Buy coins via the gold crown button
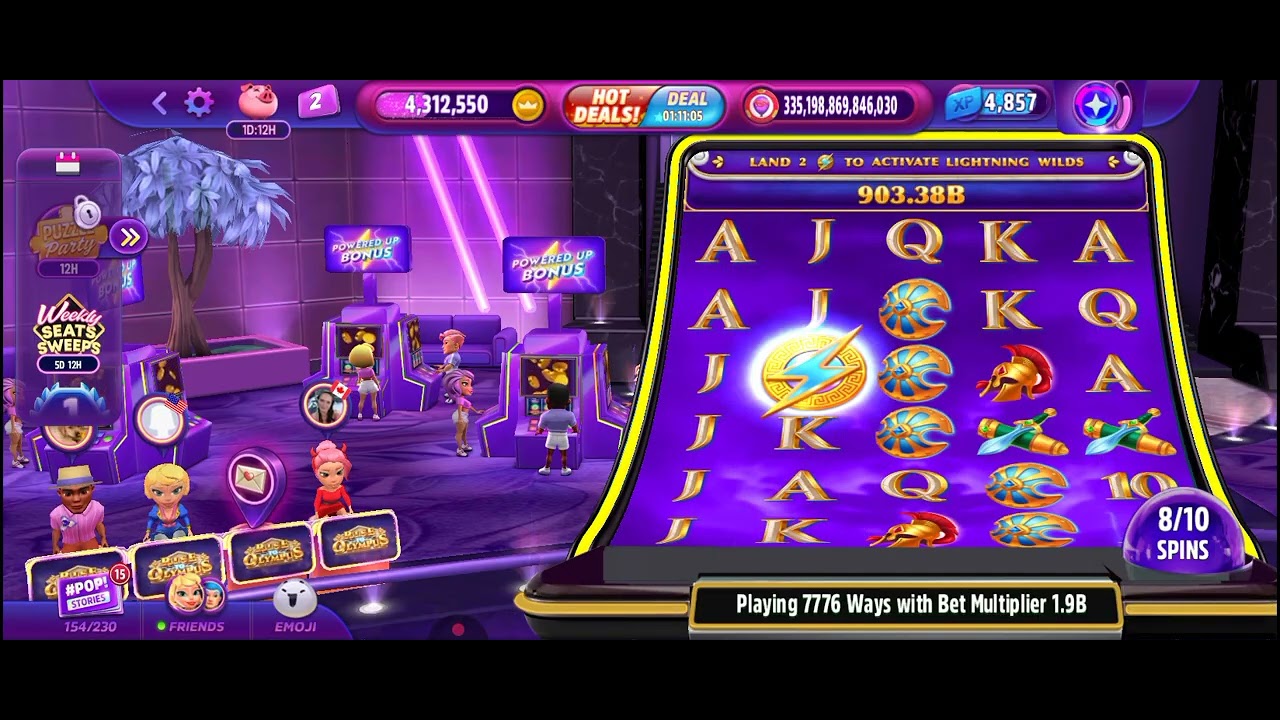 (x=527, y=105)
